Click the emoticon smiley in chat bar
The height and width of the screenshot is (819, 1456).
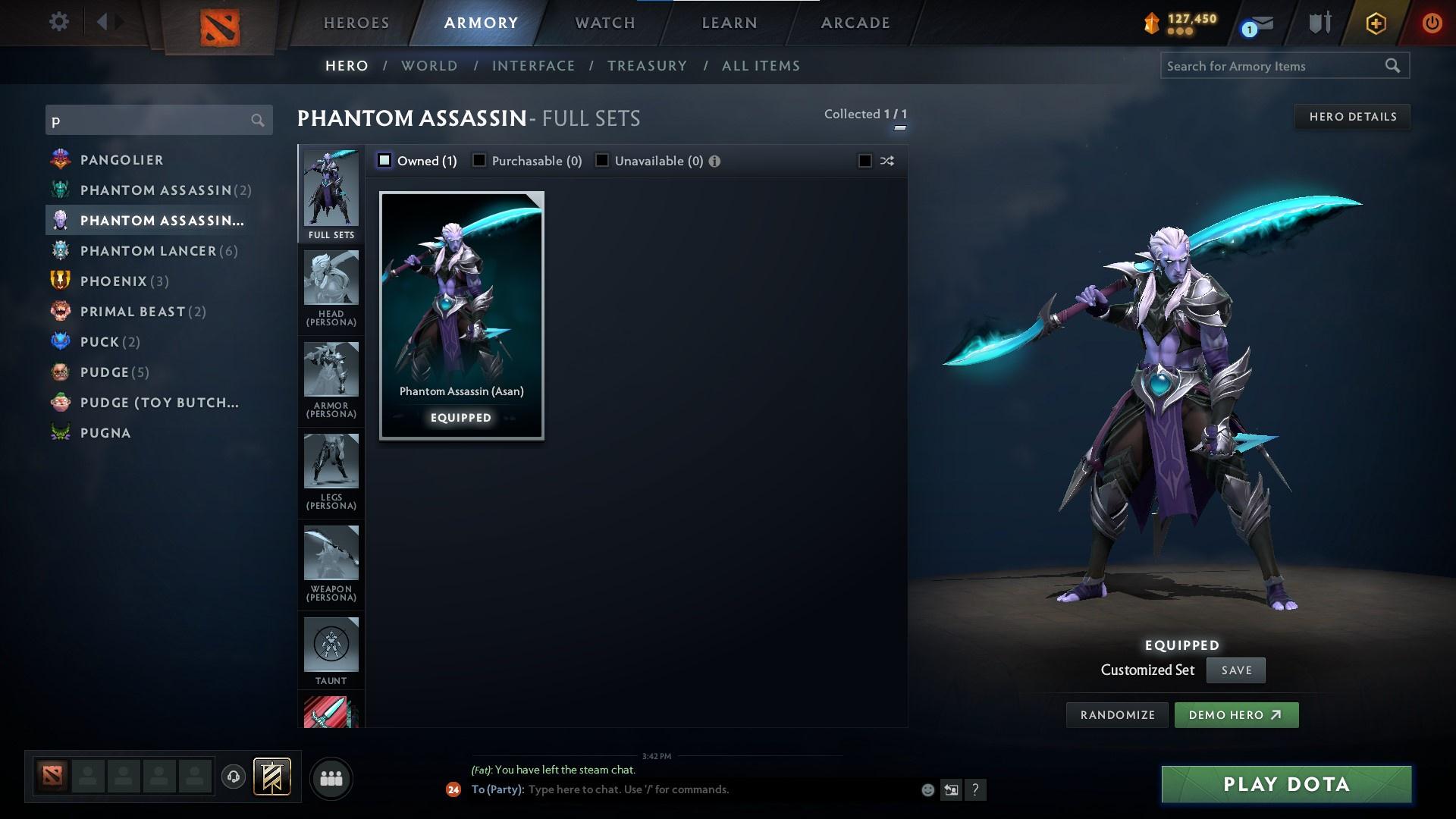(x=927, y=789)
